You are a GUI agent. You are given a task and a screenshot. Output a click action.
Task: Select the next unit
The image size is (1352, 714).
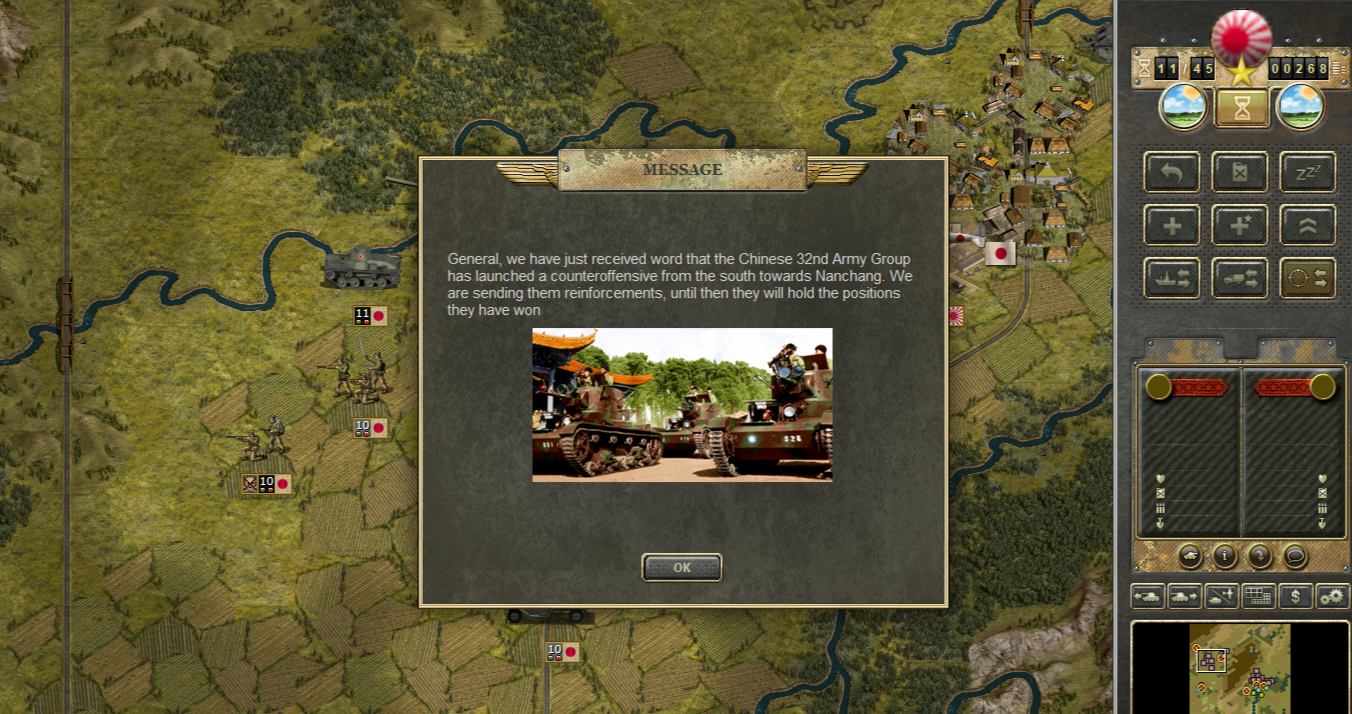pyautogui.click(x=1184, y=596)
